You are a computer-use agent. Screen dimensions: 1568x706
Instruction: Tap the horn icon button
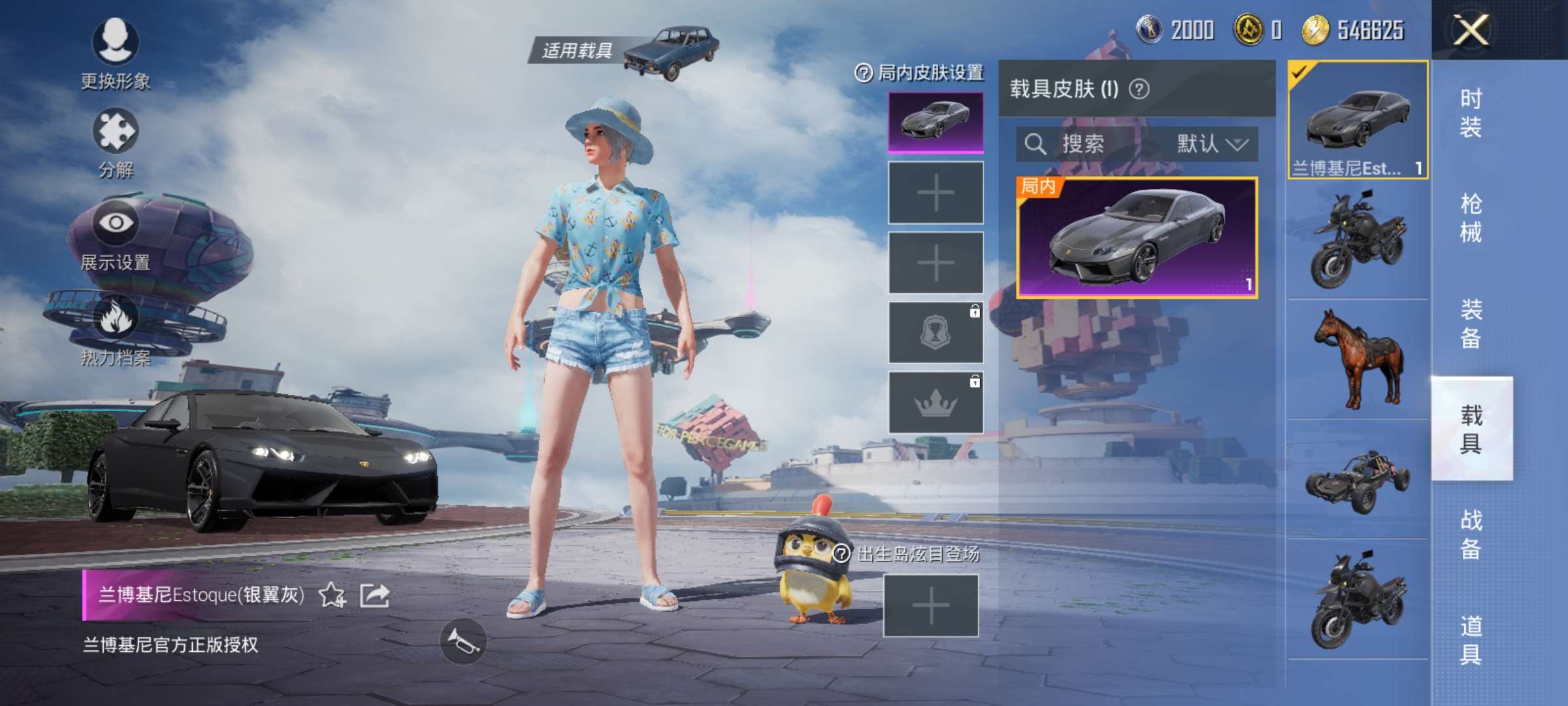click(463, 641)
